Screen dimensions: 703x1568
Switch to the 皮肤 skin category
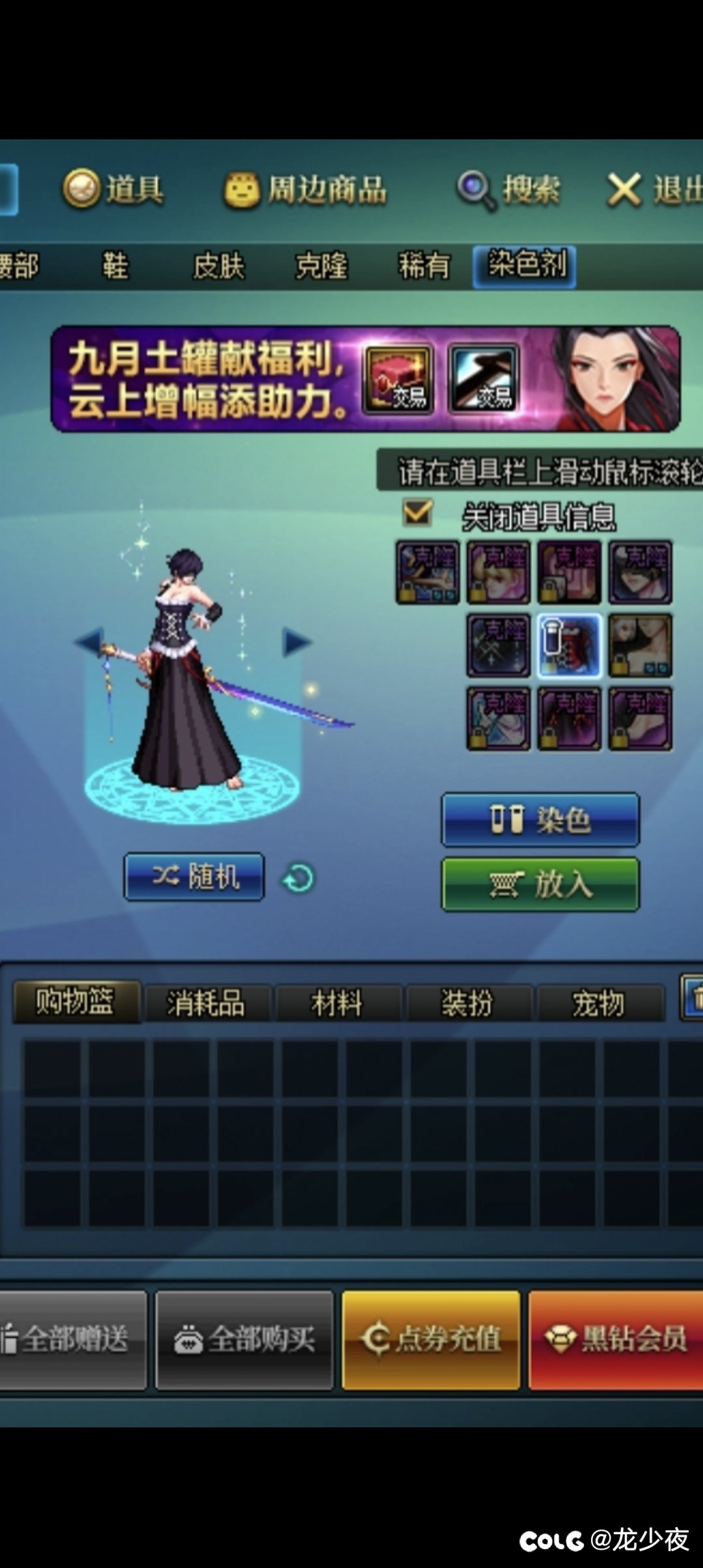219,266
